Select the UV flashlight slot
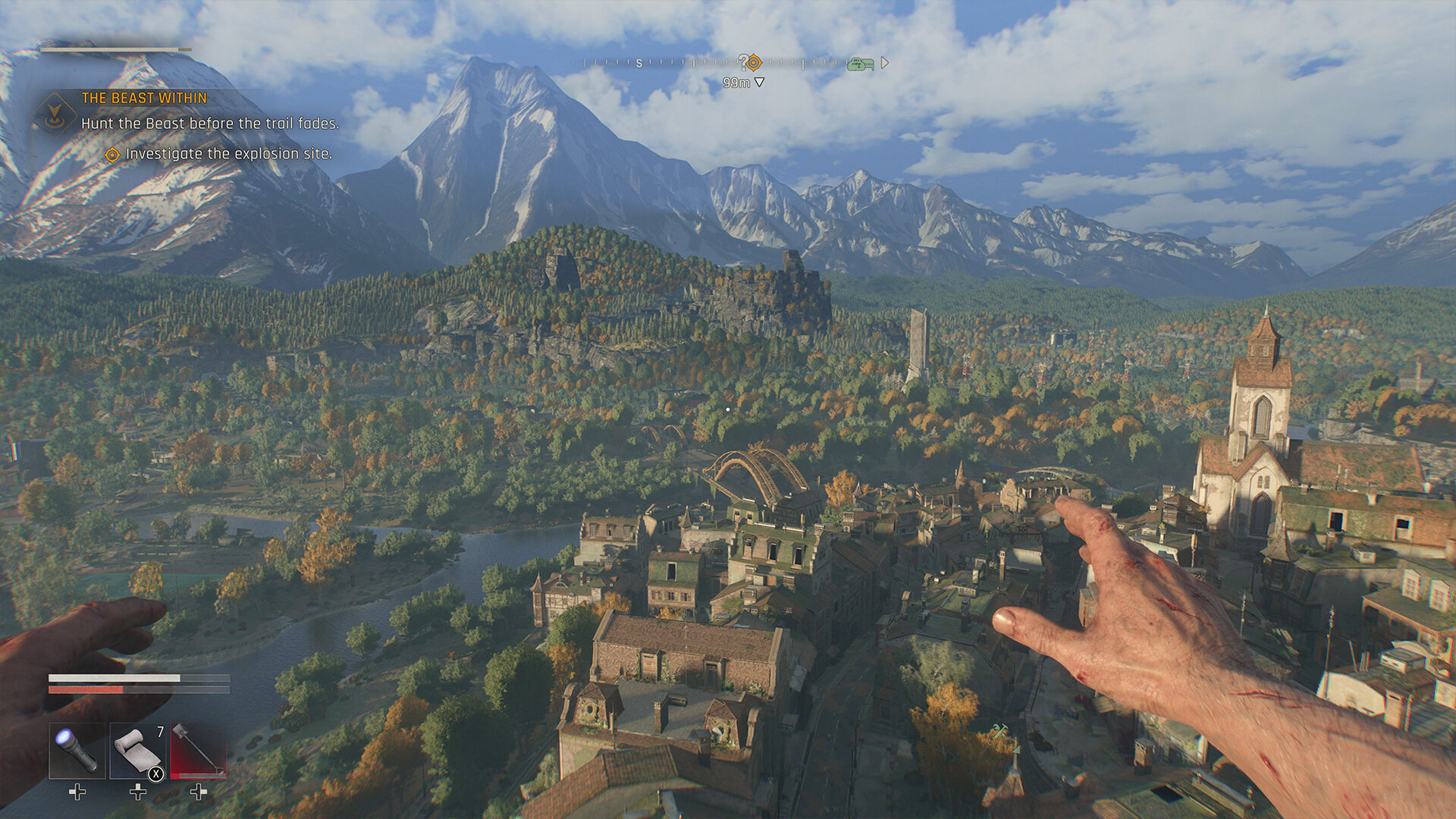 pos(77,751)
